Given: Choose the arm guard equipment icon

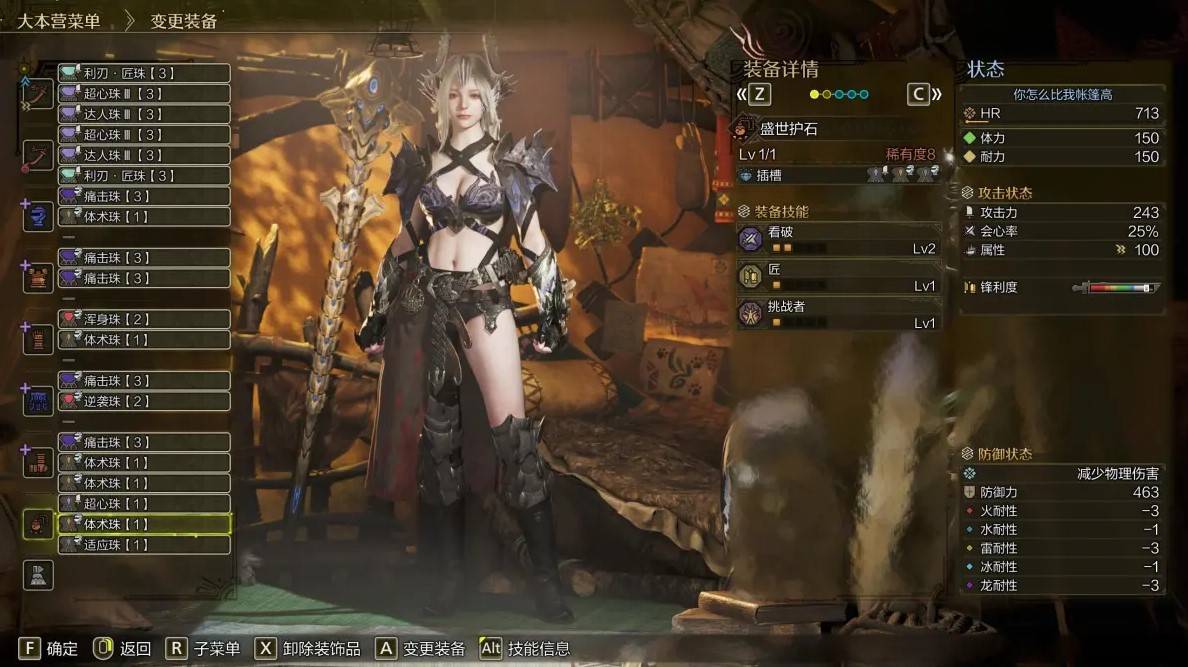Looking at the screenshot, I should point(38,339).
